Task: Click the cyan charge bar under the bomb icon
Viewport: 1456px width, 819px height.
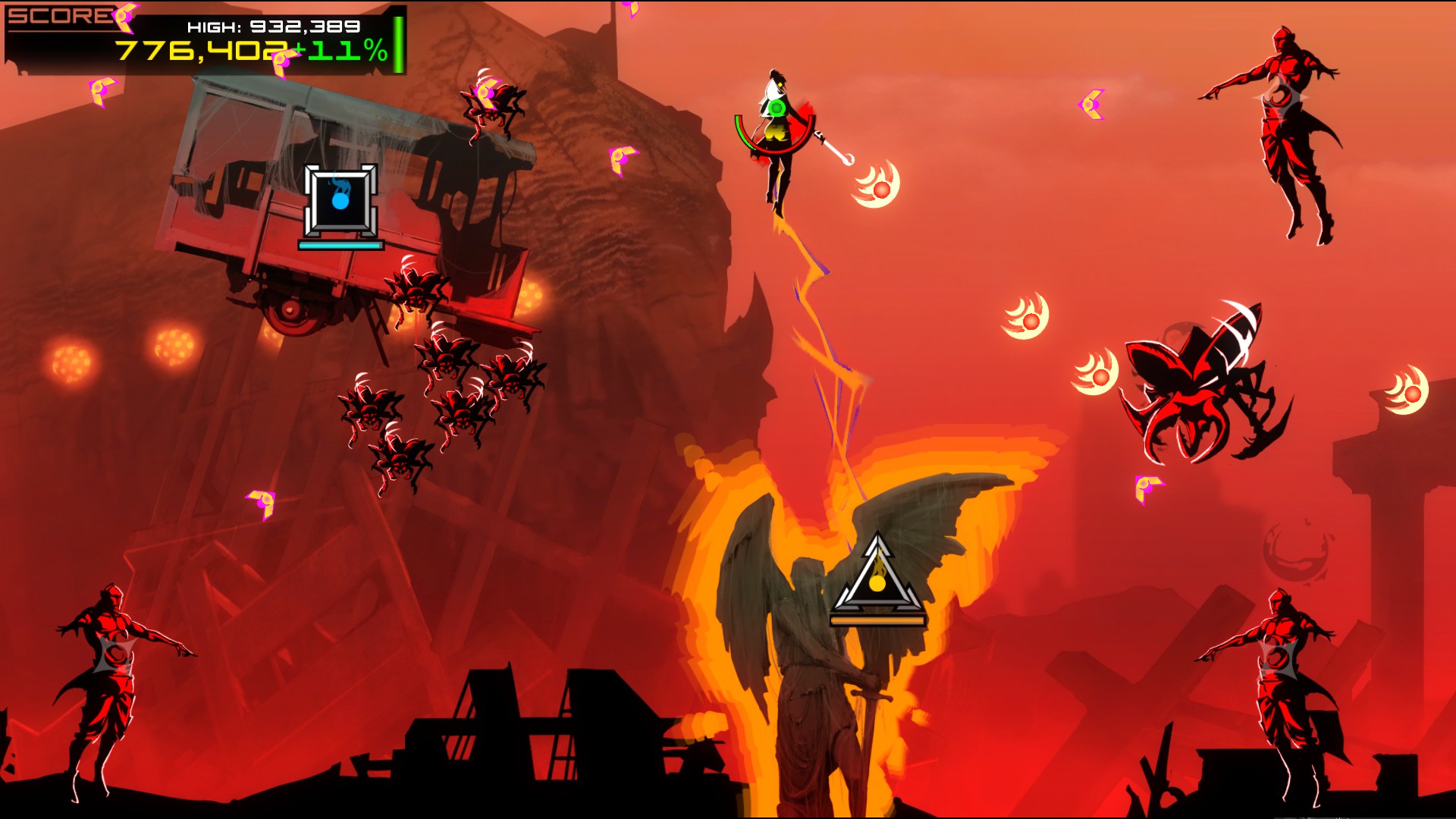Action: pyautogui.click(x=340, y=245)
